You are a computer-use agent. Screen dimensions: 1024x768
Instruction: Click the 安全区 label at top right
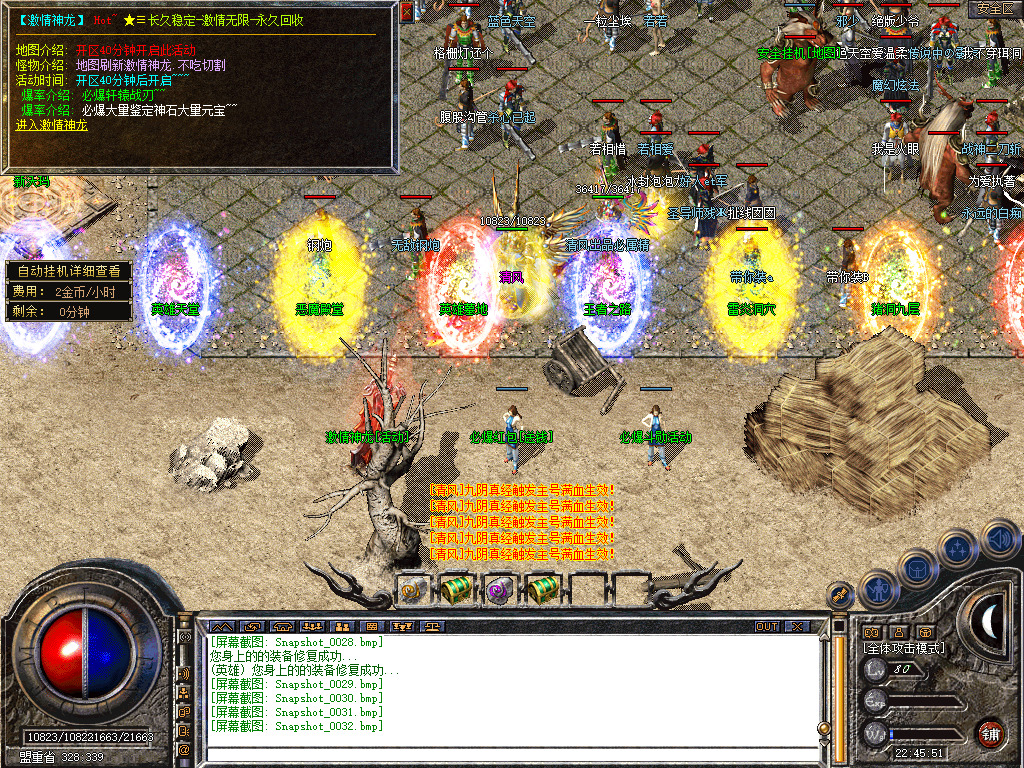pyautogui.click(x=994, y=9)
